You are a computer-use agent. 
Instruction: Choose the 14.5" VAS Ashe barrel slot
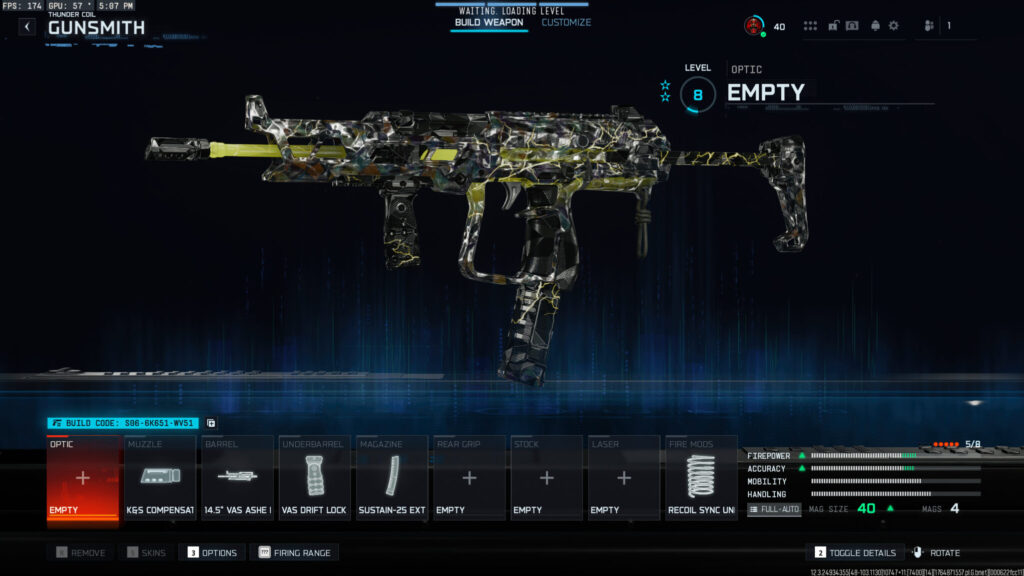coord(238,478)
